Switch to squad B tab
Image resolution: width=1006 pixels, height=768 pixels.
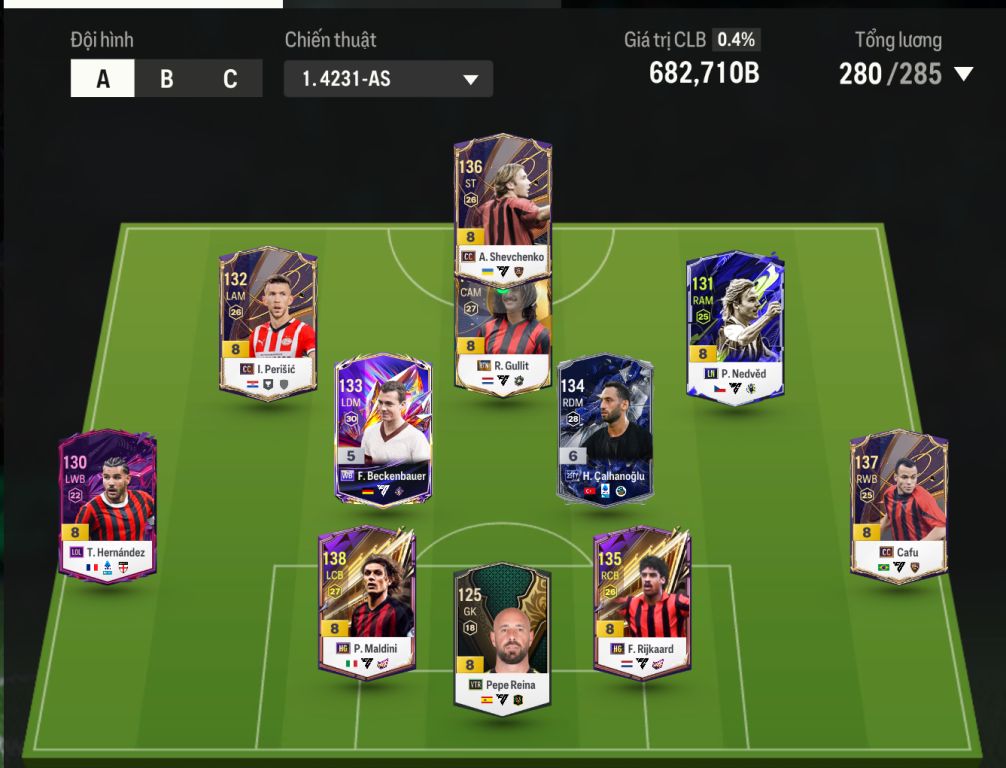click(166, 79)
